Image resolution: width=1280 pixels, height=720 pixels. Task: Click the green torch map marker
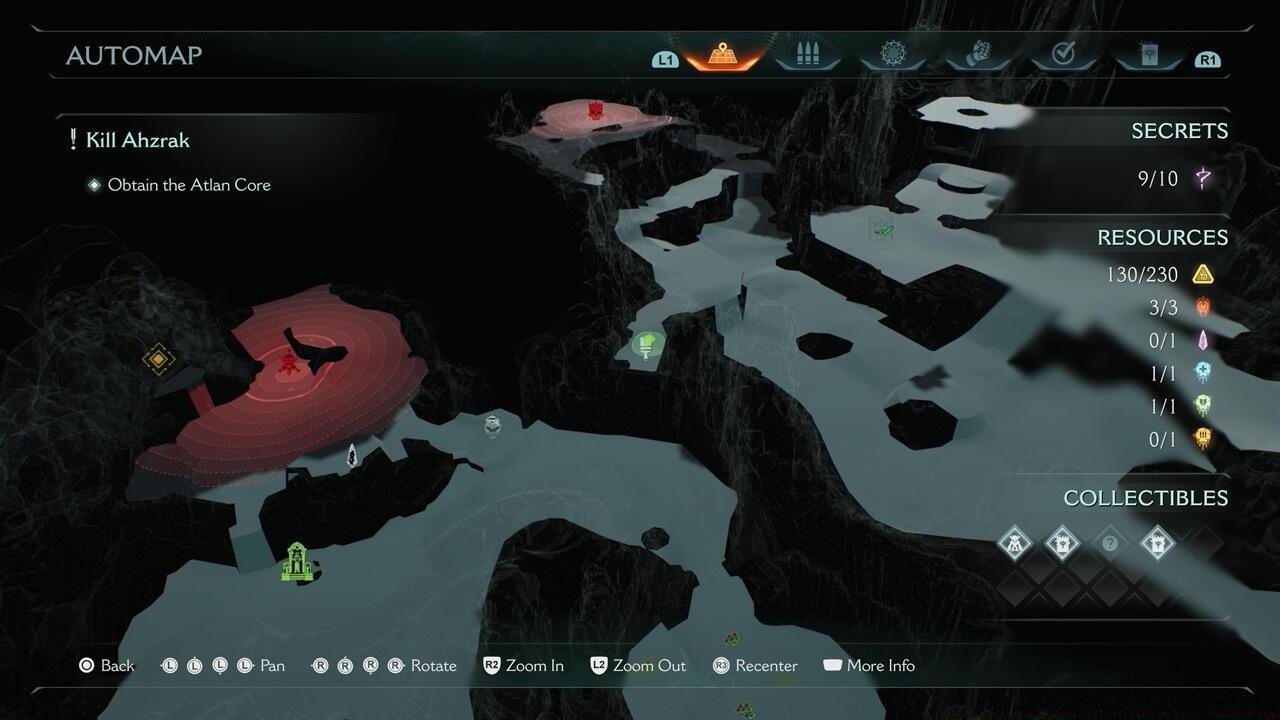648,346
